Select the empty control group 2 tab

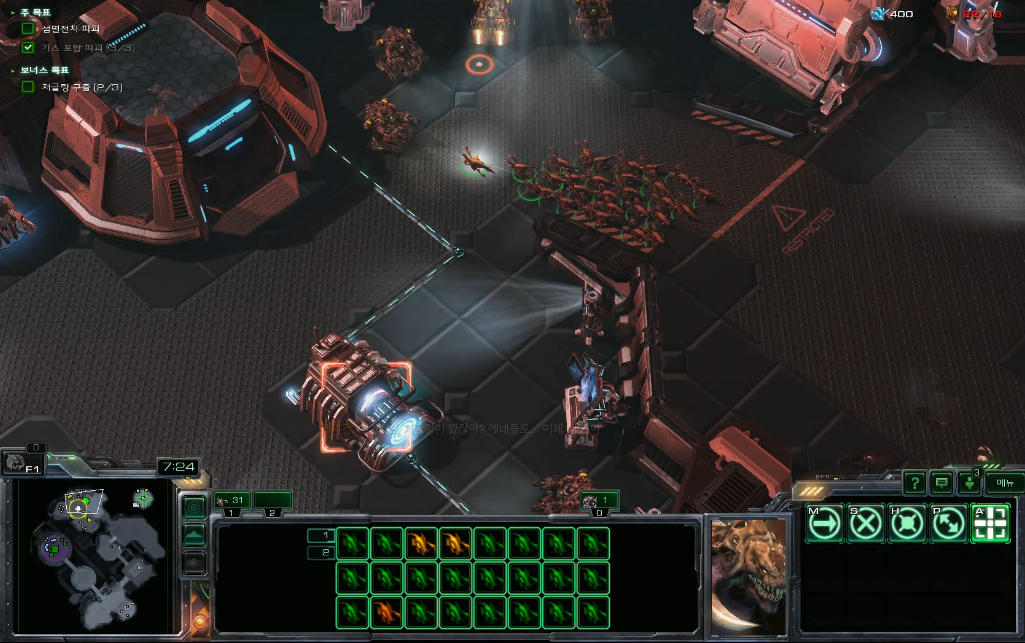pos(272,500)
